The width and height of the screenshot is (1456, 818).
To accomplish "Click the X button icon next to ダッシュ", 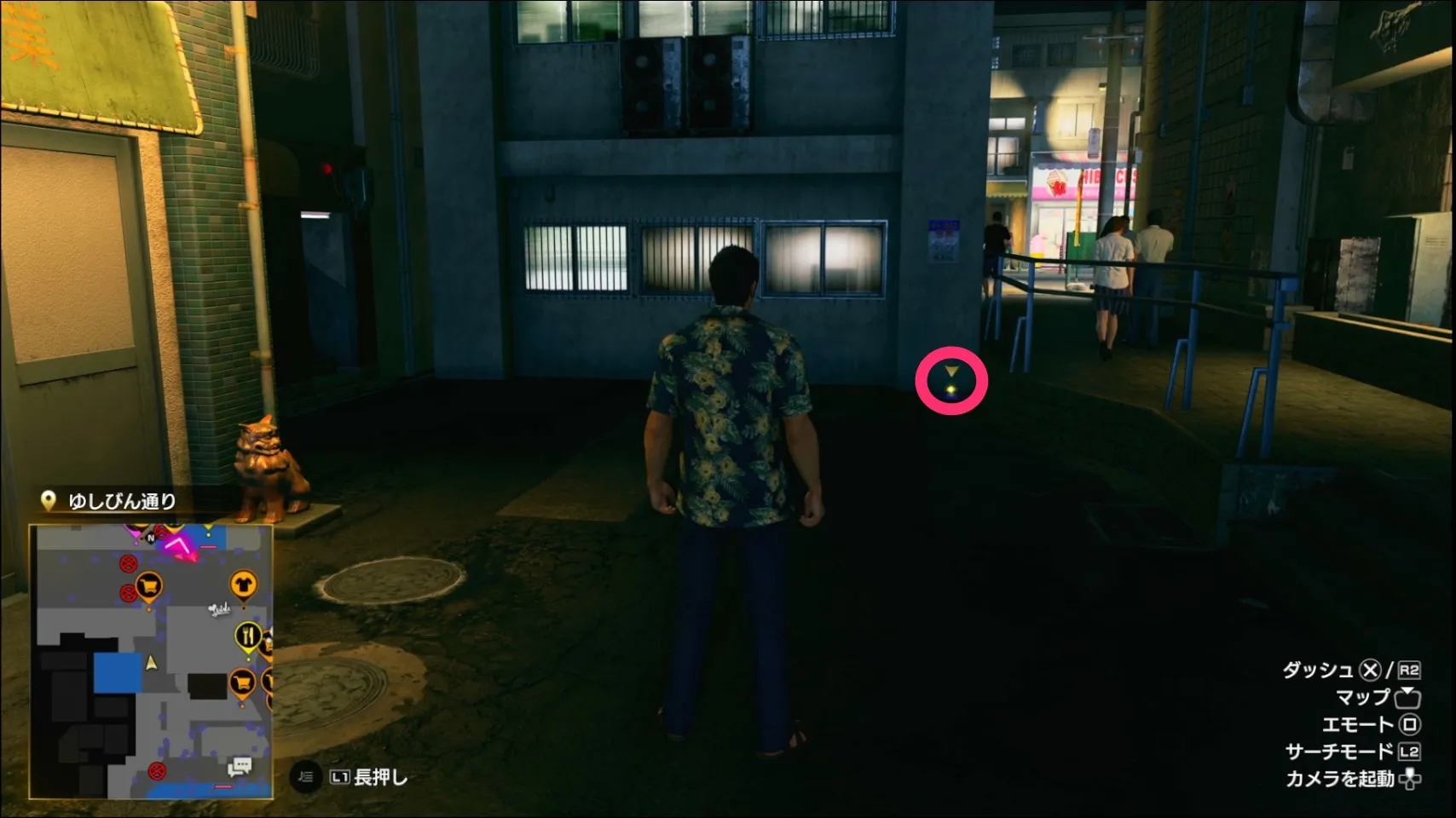I will click(x=1370, y=671).
